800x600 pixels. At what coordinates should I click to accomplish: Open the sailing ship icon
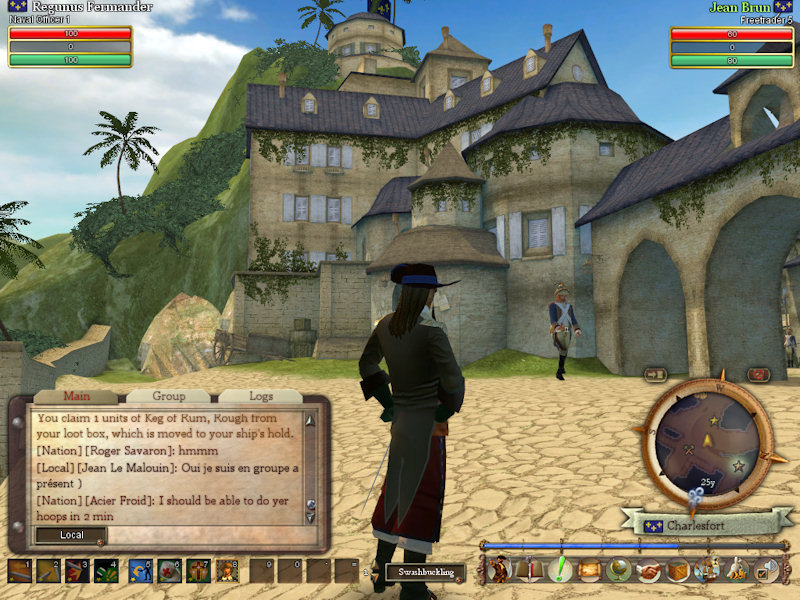point(708,570)
